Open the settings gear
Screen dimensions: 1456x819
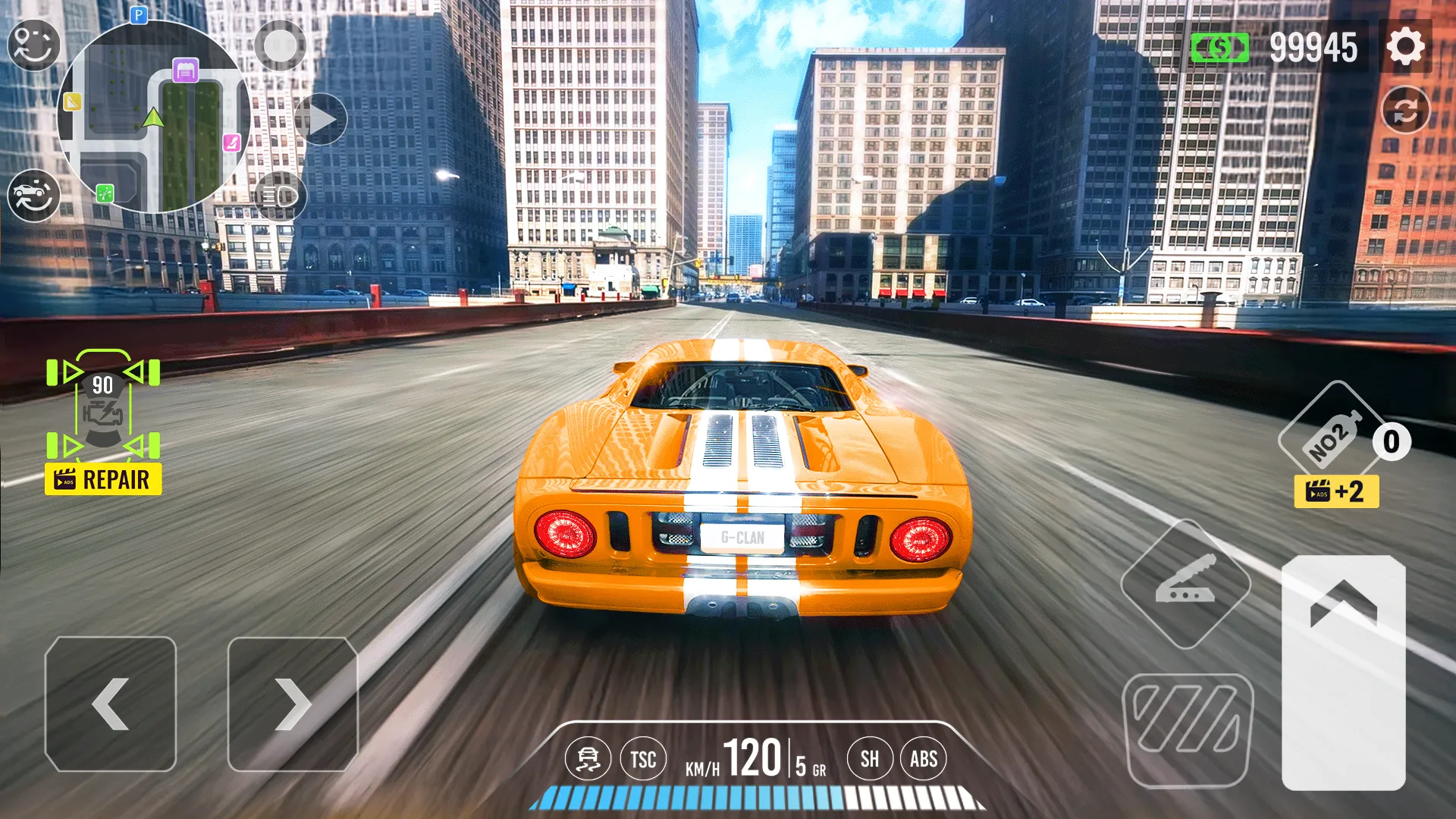pos(1407,47)
